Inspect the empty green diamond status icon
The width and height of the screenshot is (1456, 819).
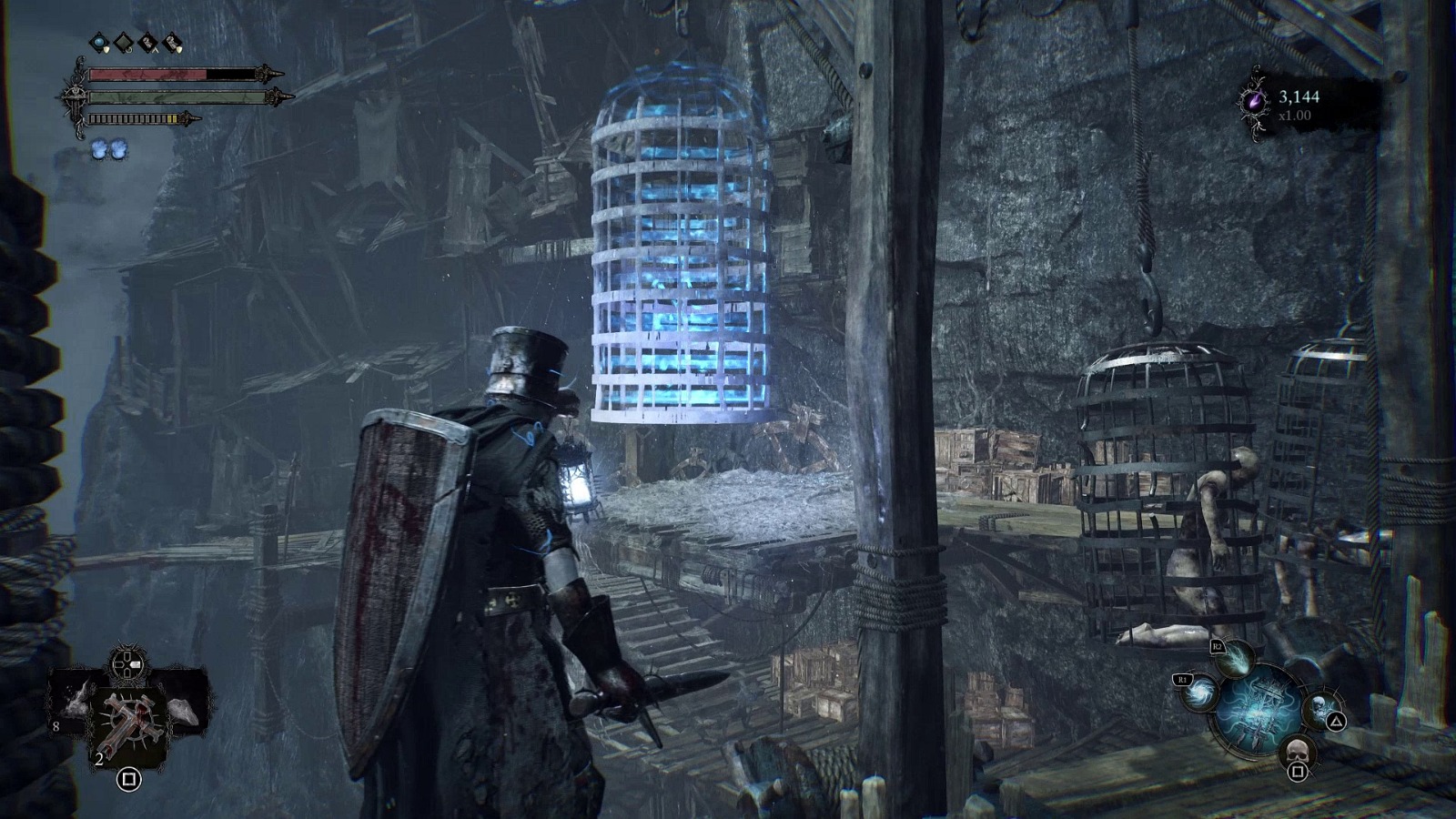click(123, 43)
